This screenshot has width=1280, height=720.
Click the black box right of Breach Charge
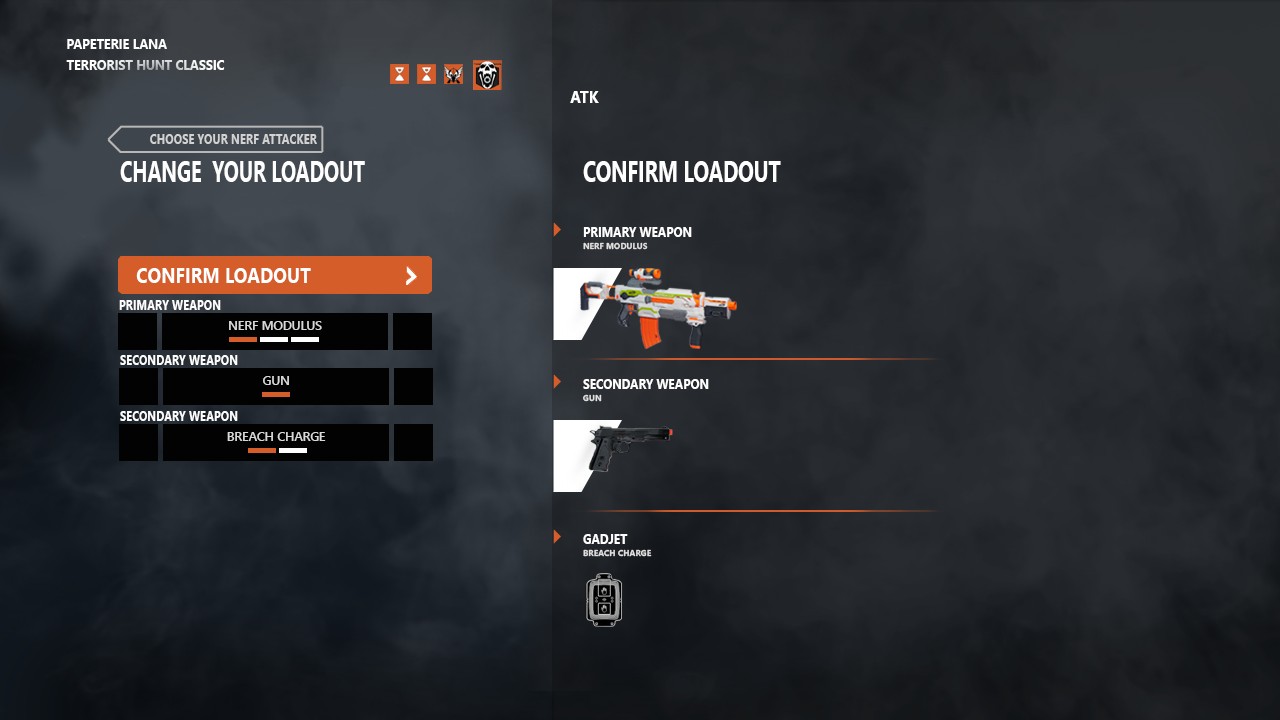coord(413,442)
